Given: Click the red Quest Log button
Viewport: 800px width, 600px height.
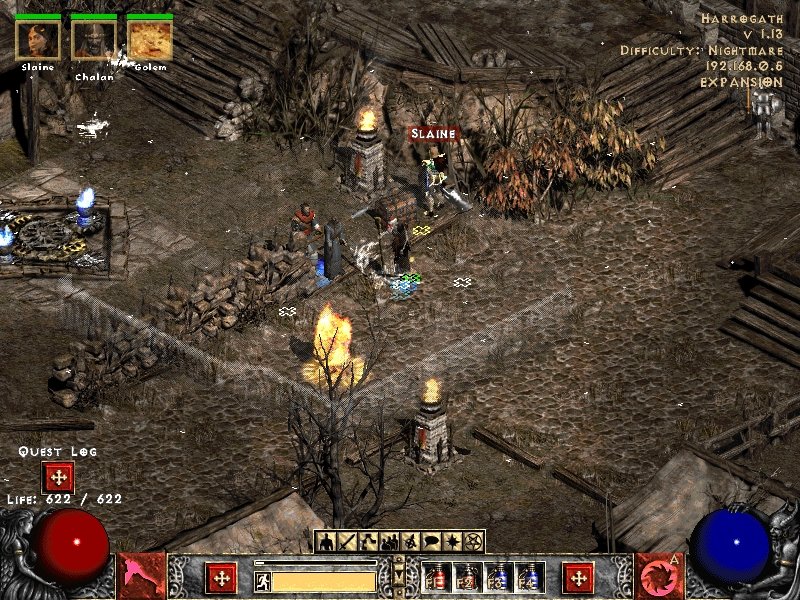Looking at the screenshot, I should pos(57,476).
